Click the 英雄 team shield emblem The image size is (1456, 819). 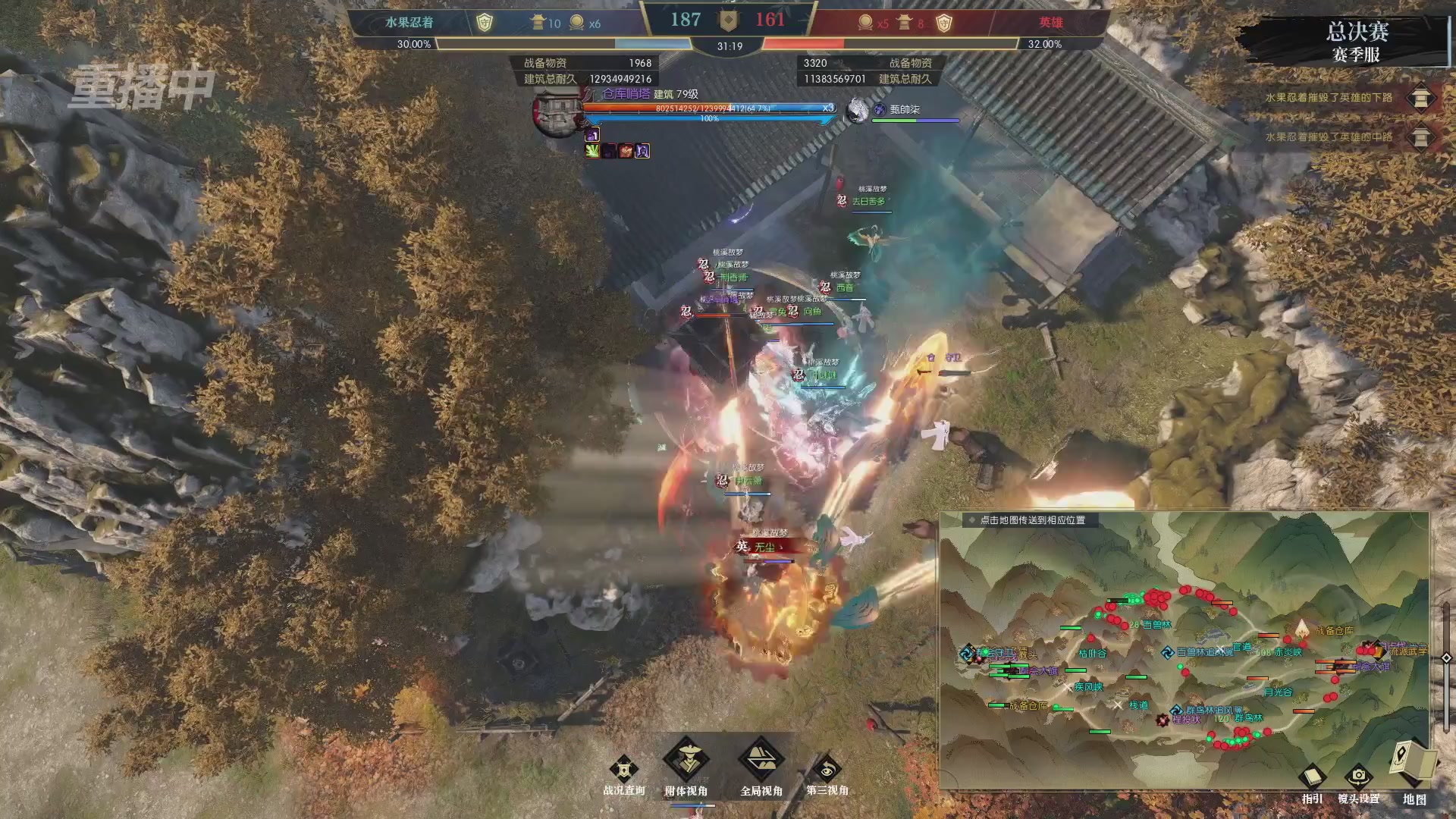[943, 23]
